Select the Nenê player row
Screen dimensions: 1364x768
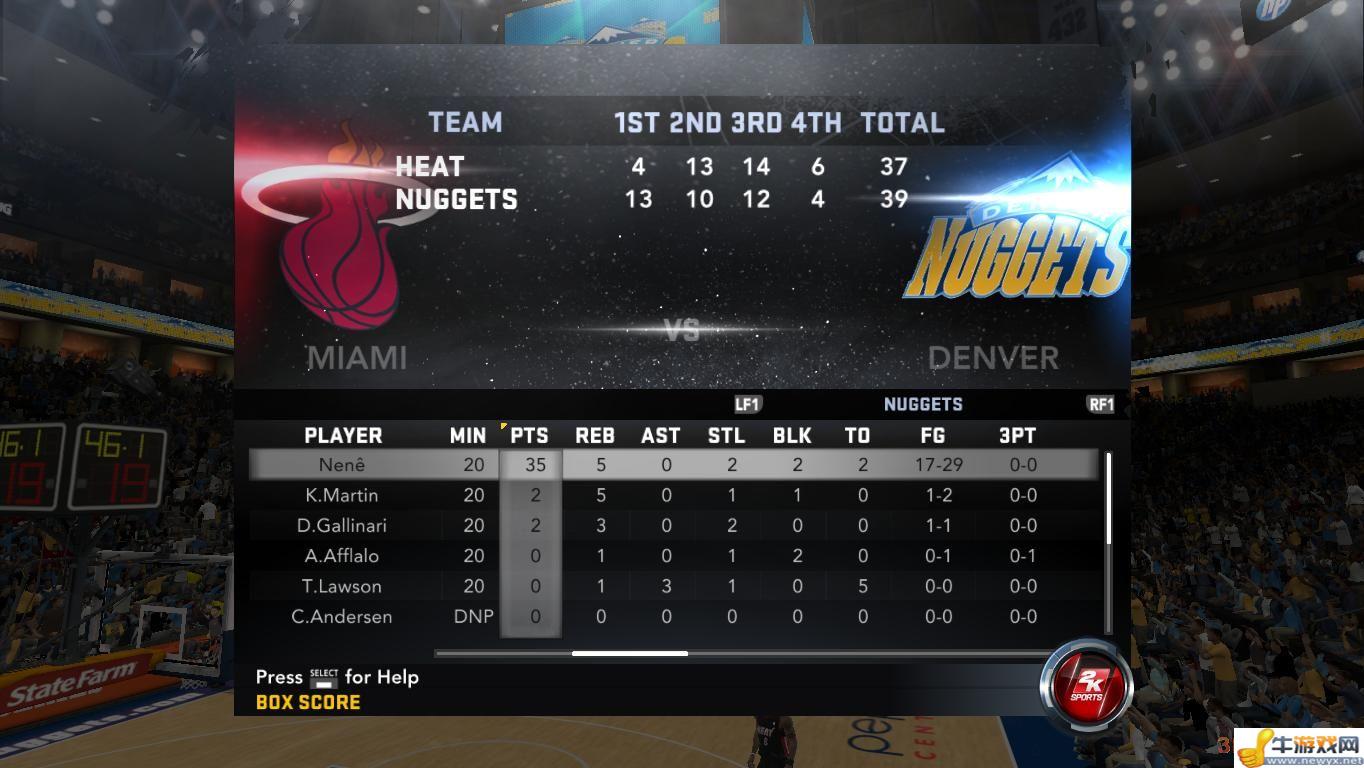[x=345, y=464]
